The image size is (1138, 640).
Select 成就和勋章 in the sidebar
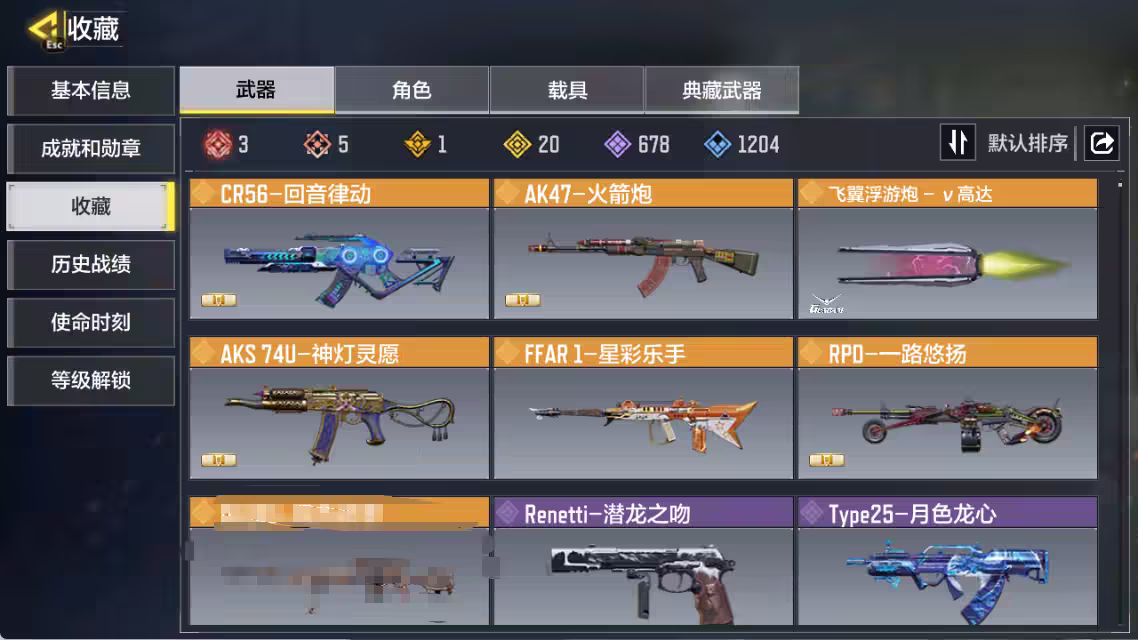coord(91,149)
